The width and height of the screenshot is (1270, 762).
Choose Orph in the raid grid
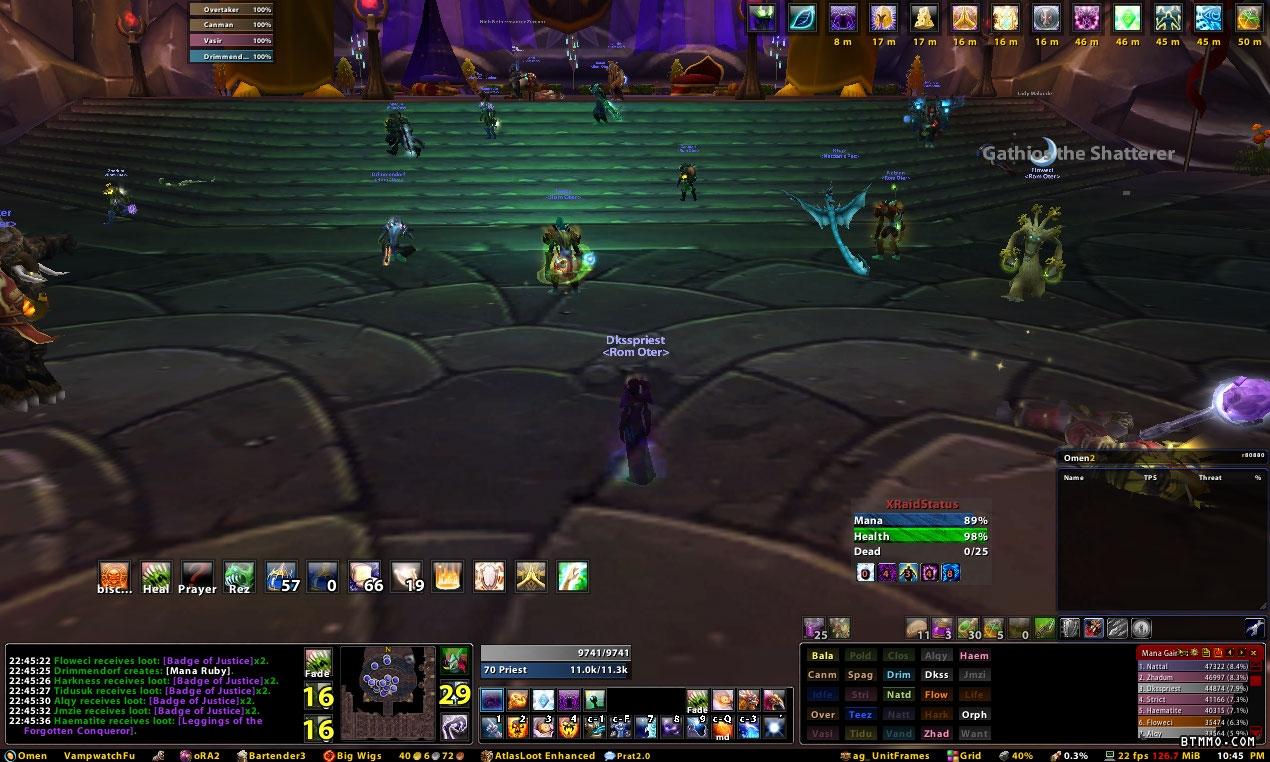click(x=974, y=714)
